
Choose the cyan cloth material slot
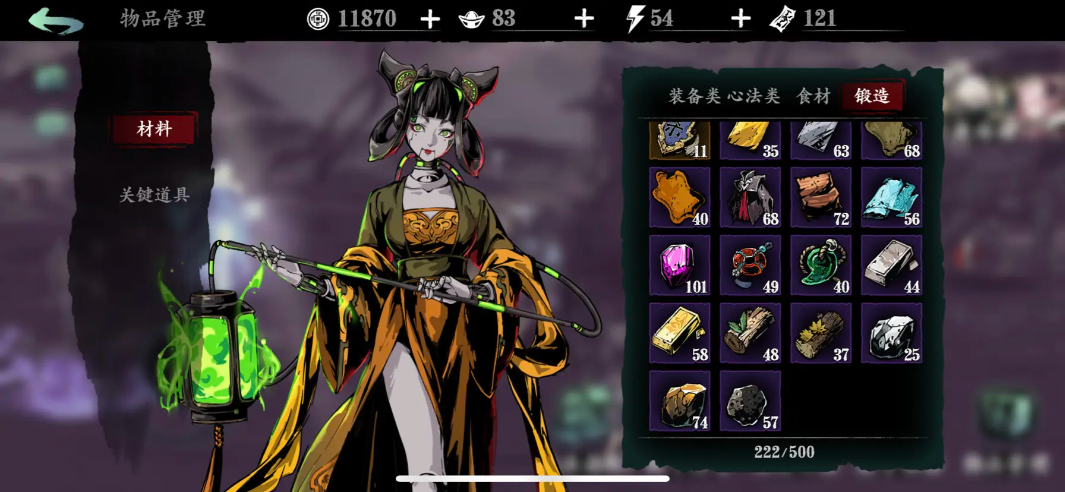click(x=891, y=197)
